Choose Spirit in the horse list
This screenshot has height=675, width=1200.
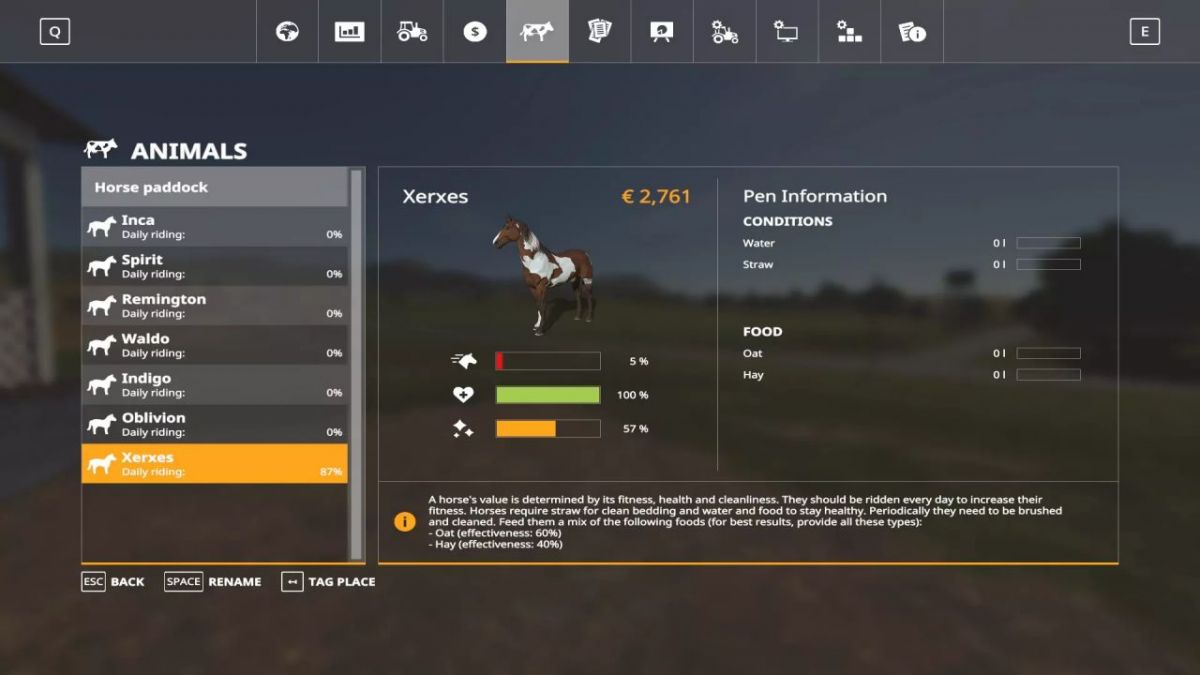tap(214, 266)
